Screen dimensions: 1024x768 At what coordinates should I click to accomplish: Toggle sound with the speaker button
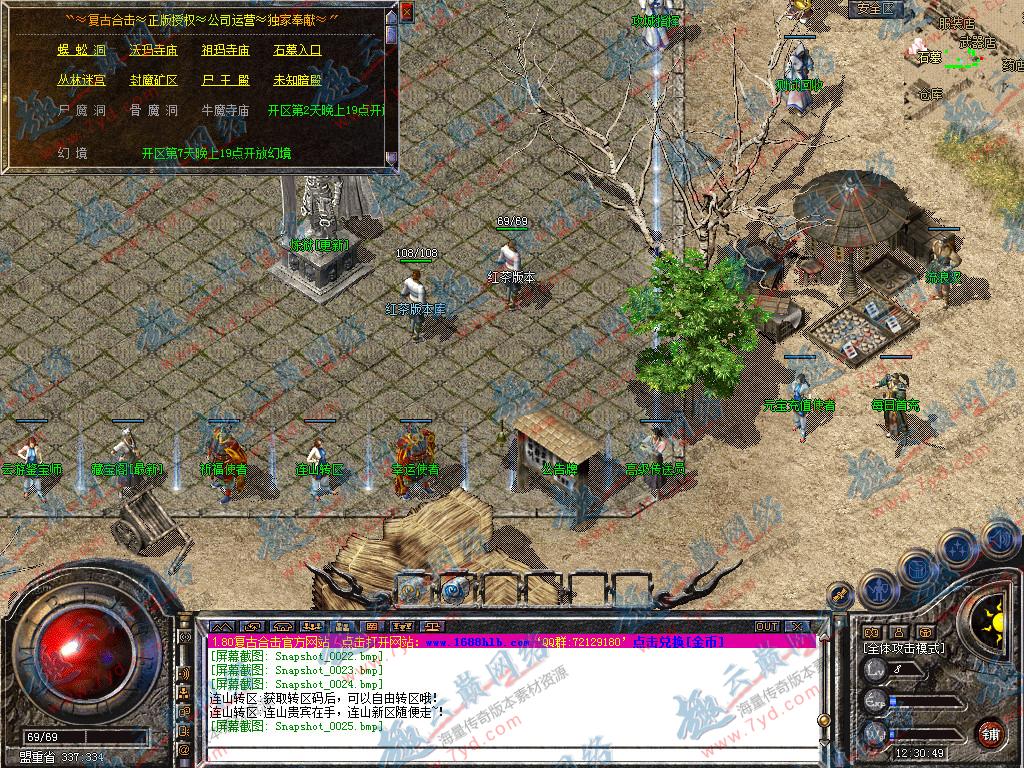[x=999, y=537]
